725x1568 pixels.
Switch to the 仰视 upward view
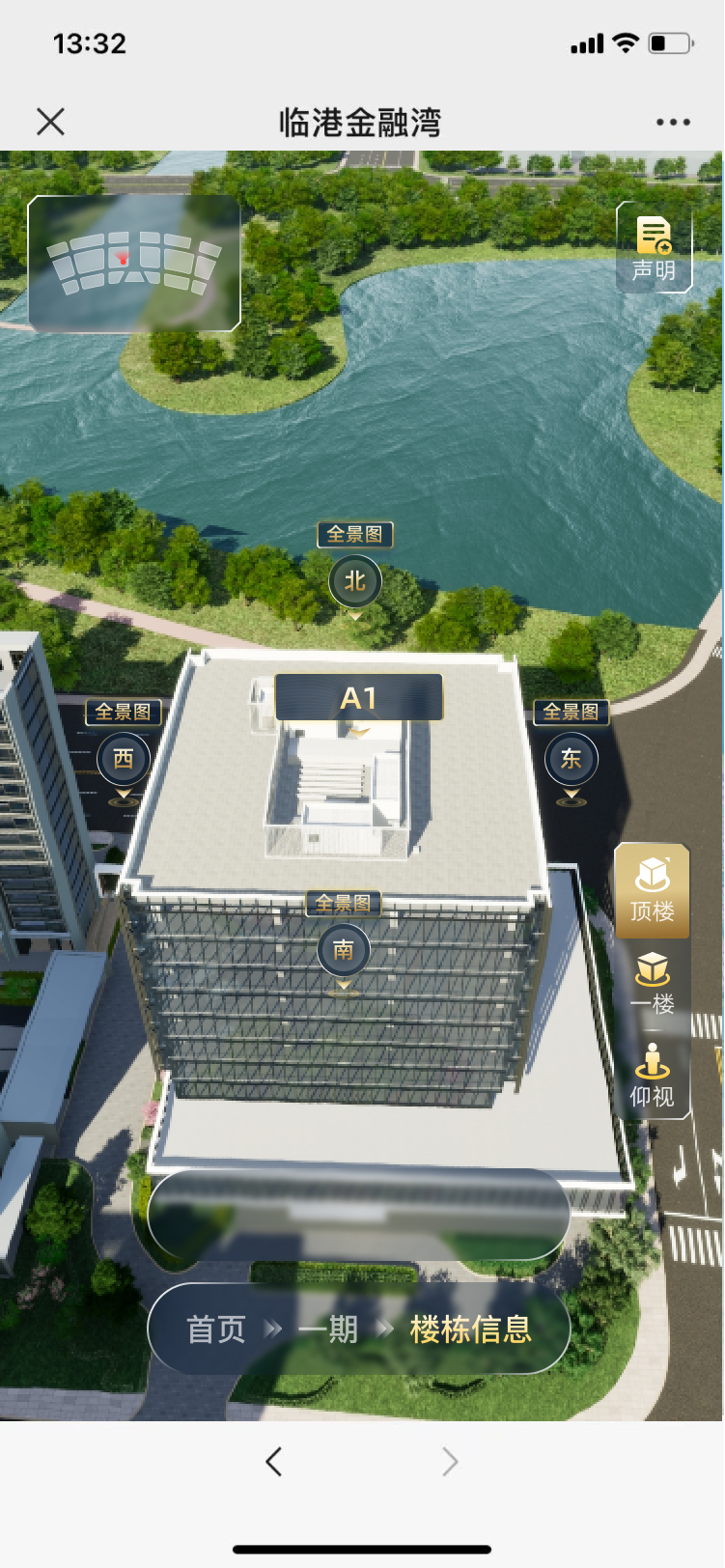point(653,1077)
